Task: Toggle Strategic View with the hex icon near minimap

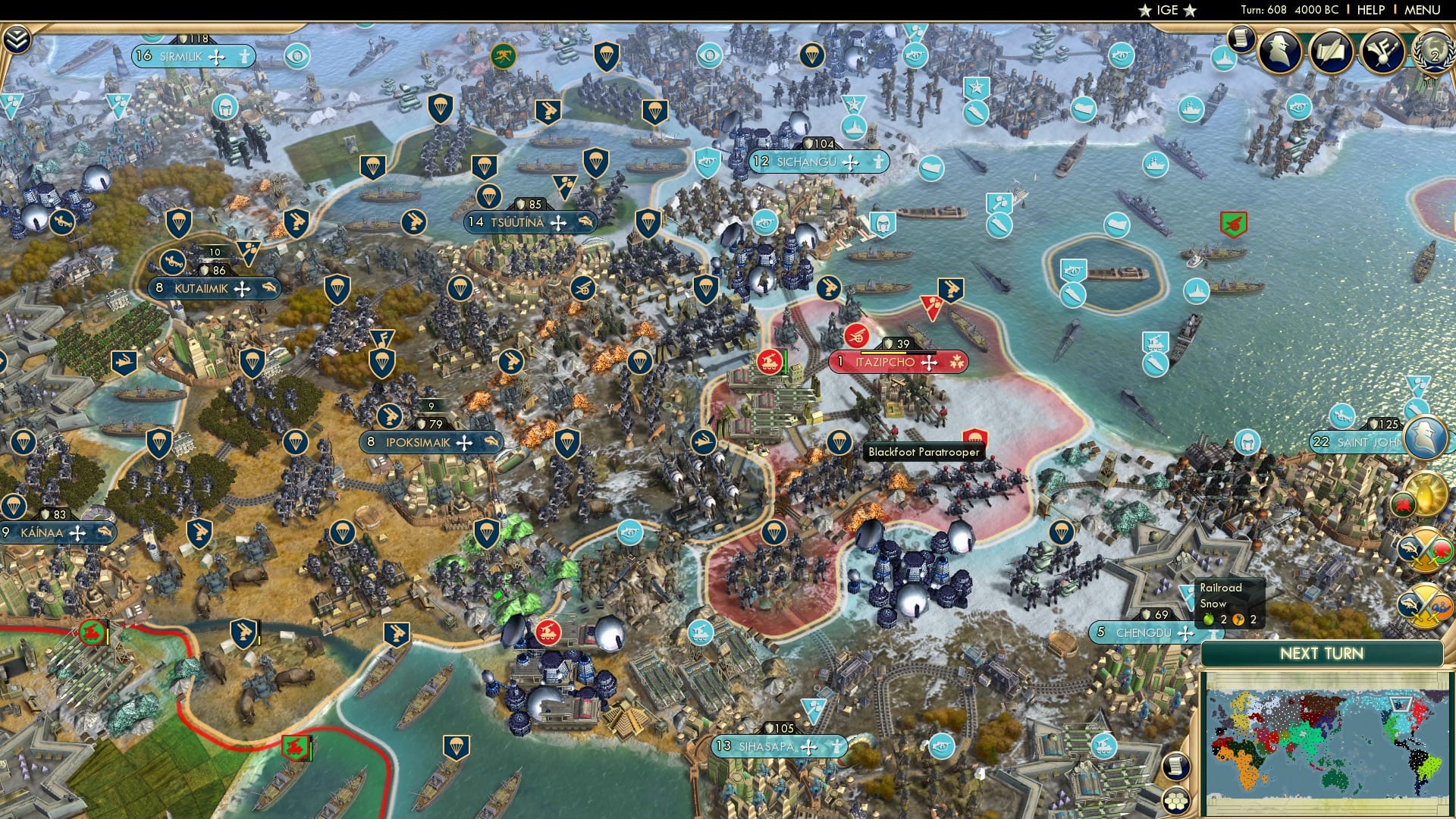Action: pos(1177,802)
